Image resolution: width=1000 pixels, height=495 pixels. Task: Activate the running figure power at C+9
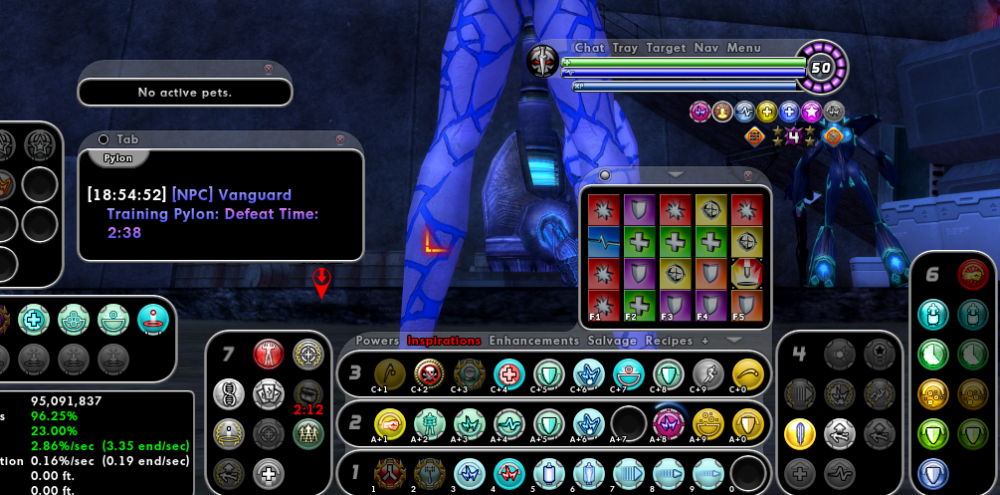(x=708, y=372)
